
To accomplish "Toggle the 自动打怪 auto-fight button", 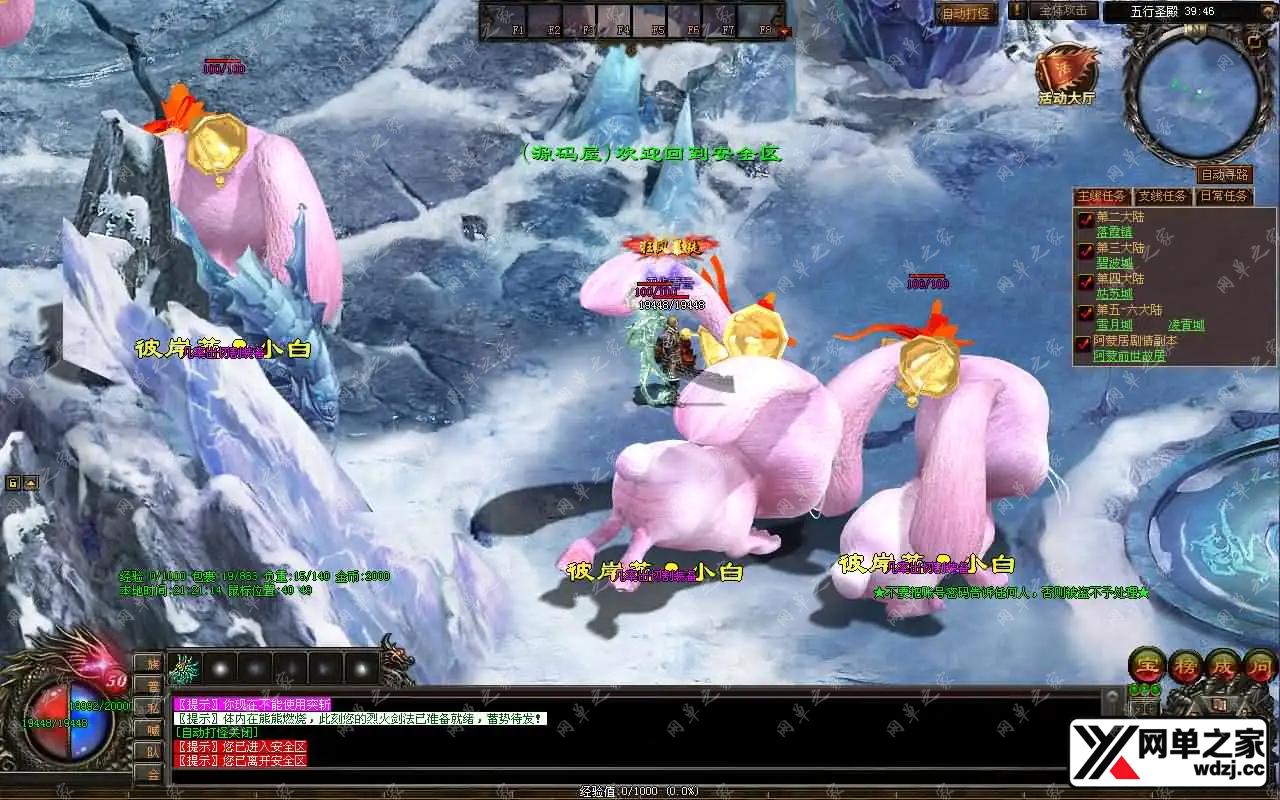I will (966, 13).
